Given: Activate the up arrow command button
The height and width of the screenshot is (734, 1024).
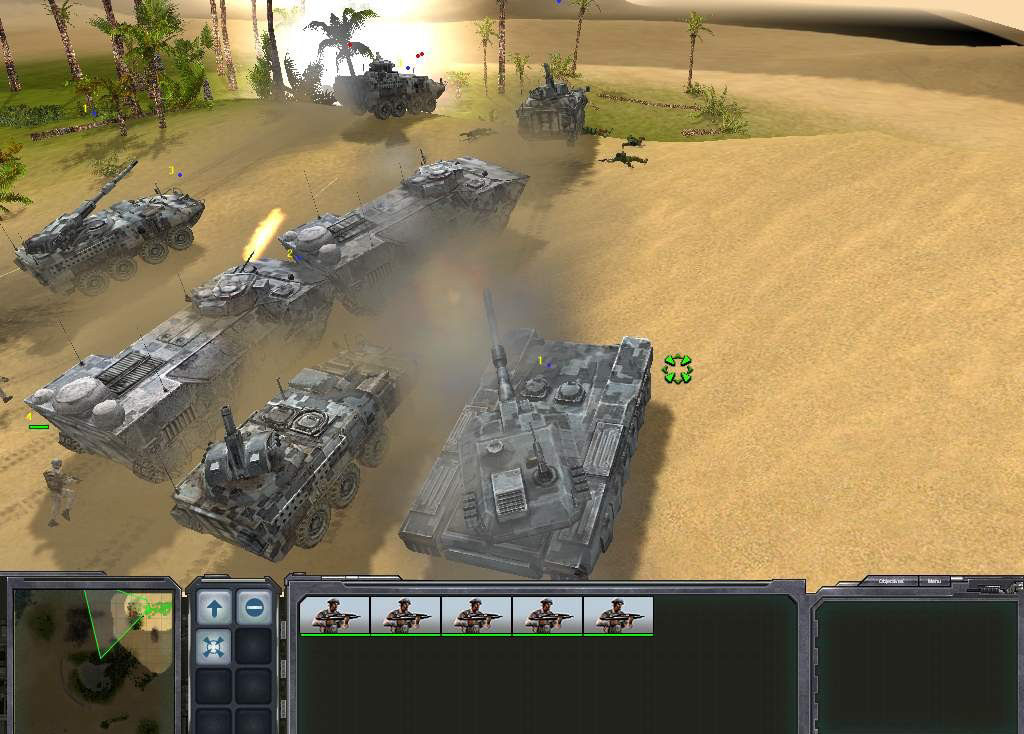Looking at the screenshot, I should coord(214,607).
